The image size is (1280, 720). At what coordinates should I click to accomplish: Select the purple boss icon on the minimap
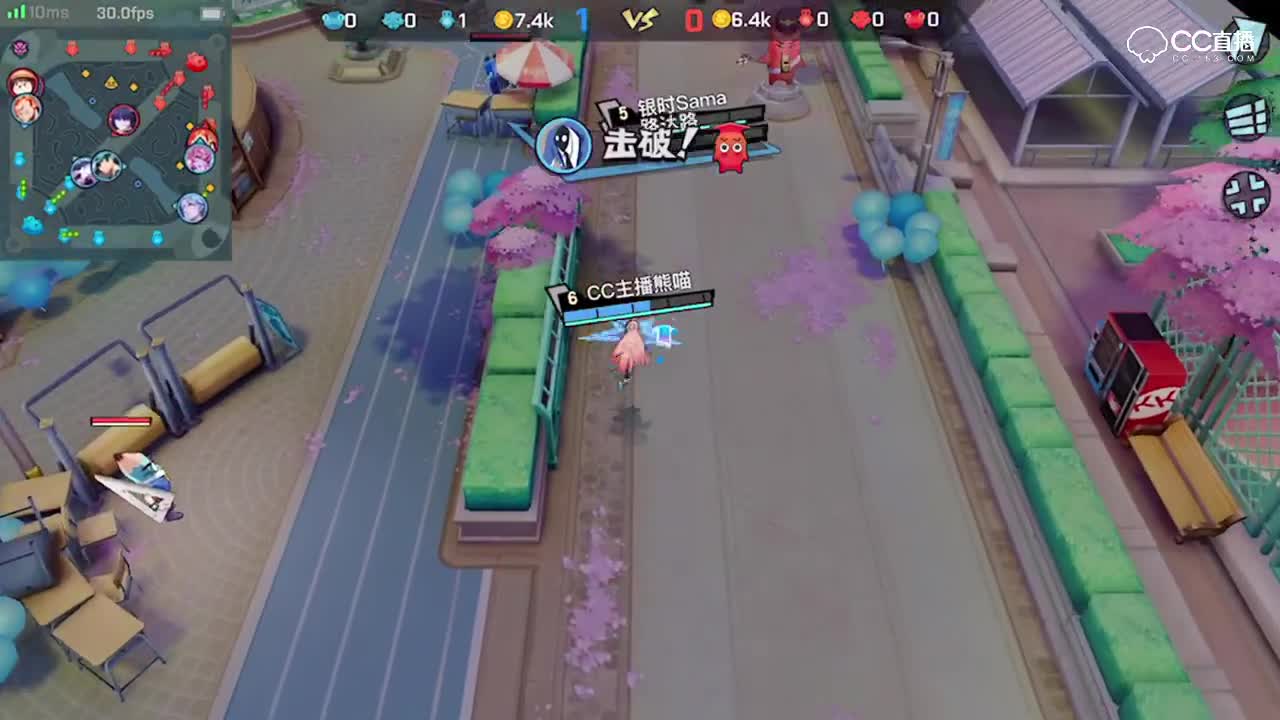pyautogui.click(x=19, y=47)
